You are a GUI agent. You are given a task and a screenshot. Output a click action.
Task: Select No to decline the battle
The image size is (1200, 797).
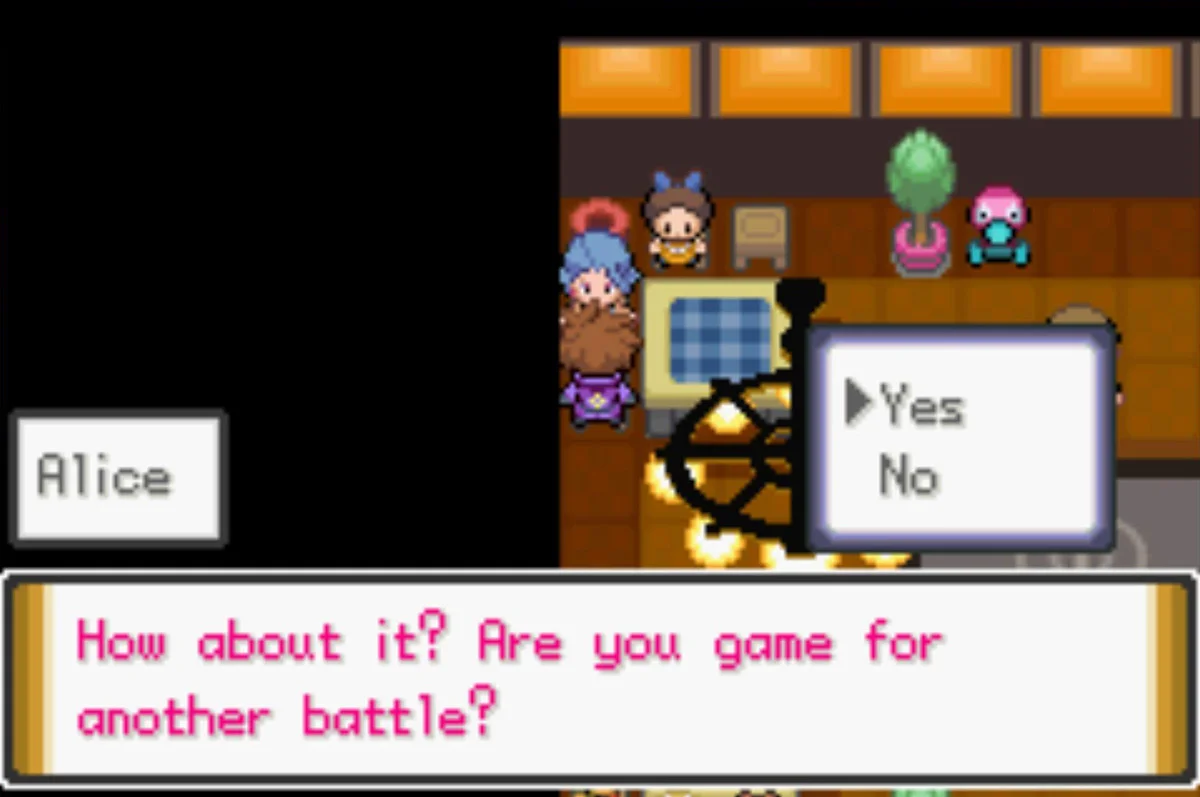(x=908, y=477)
